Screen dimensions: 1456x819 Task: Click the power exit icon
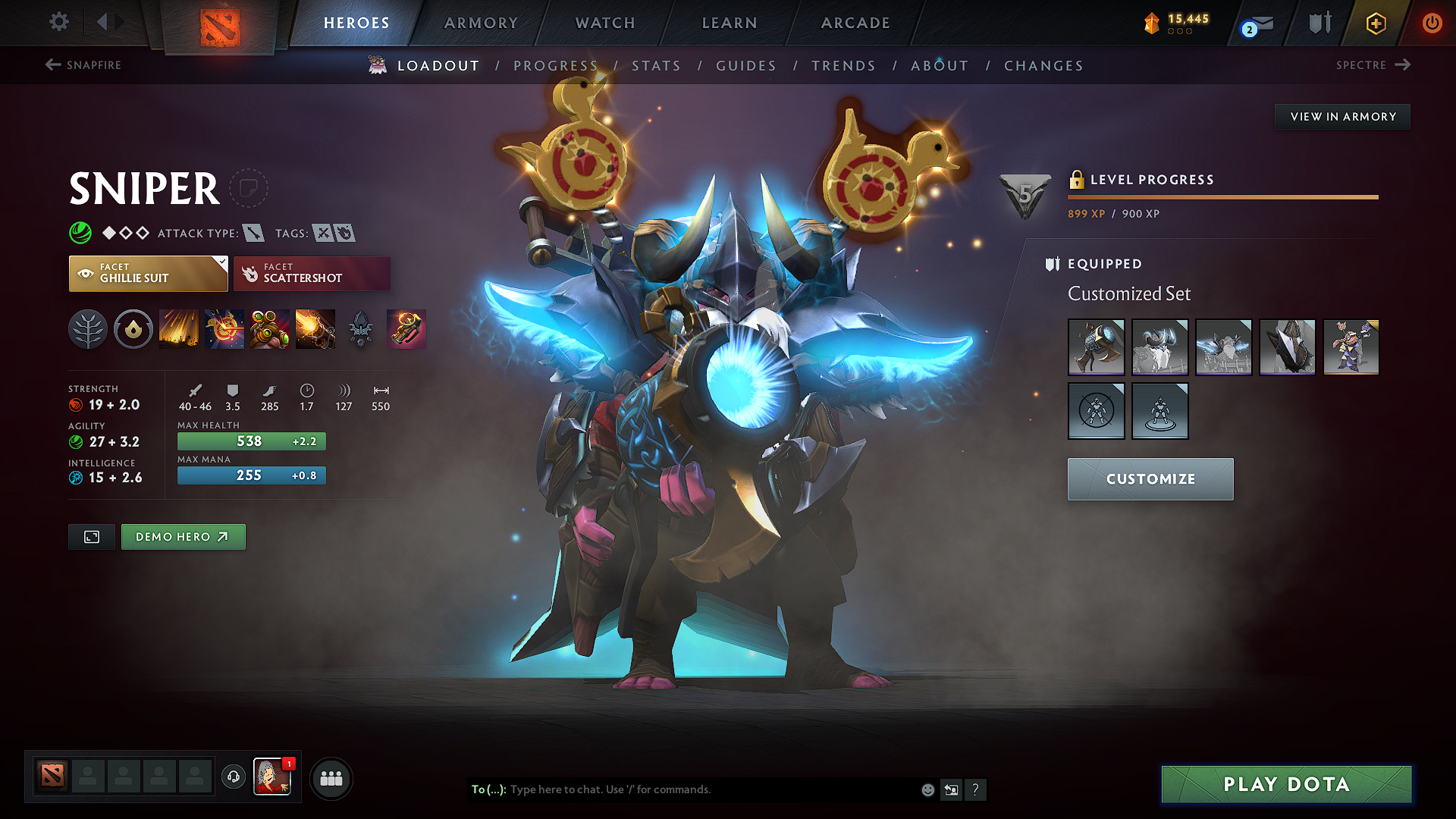pyautogui.click(x=1432, y=23)
